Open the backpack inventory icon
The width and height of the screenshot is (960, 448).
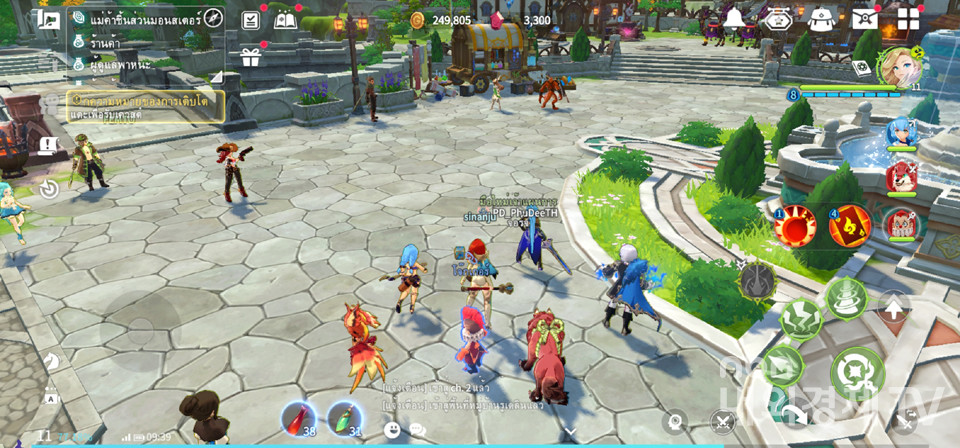820,19
